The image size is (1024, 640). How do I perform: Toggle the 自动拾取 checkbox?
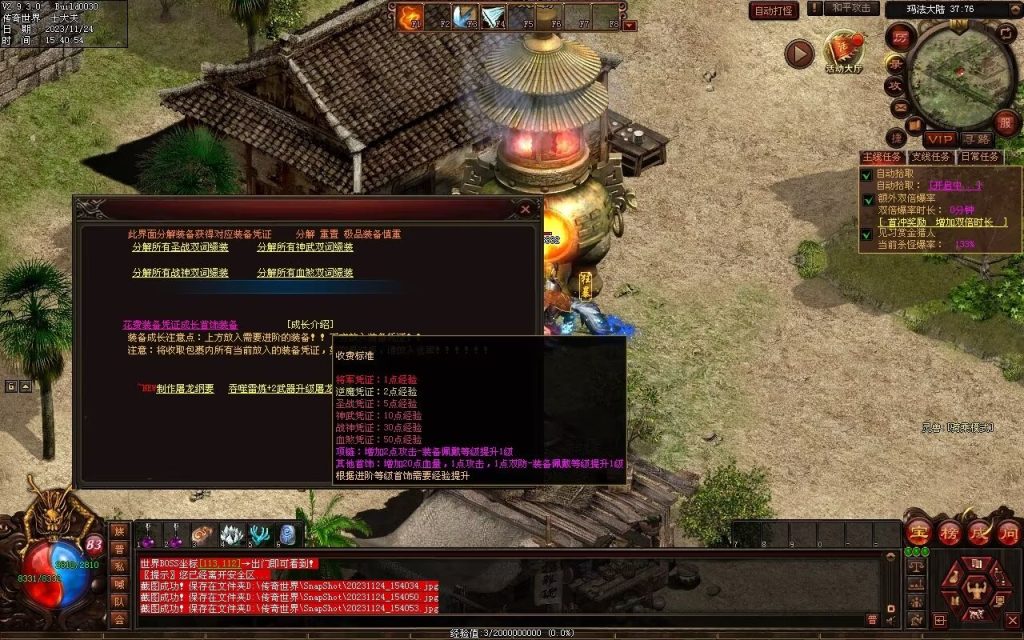point(867,174)
